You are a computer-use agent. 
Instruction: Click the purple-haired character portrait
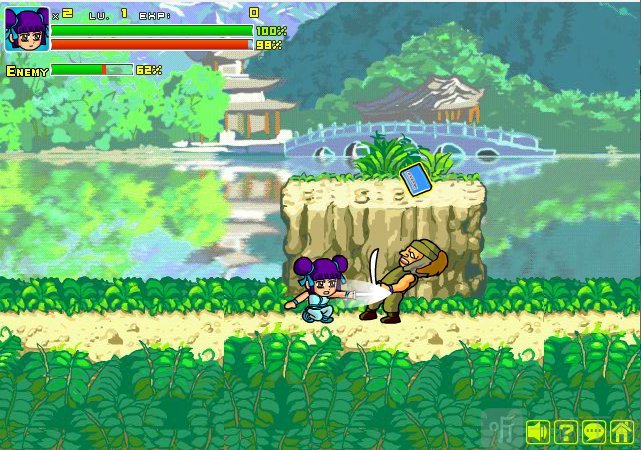coord(27,29)
